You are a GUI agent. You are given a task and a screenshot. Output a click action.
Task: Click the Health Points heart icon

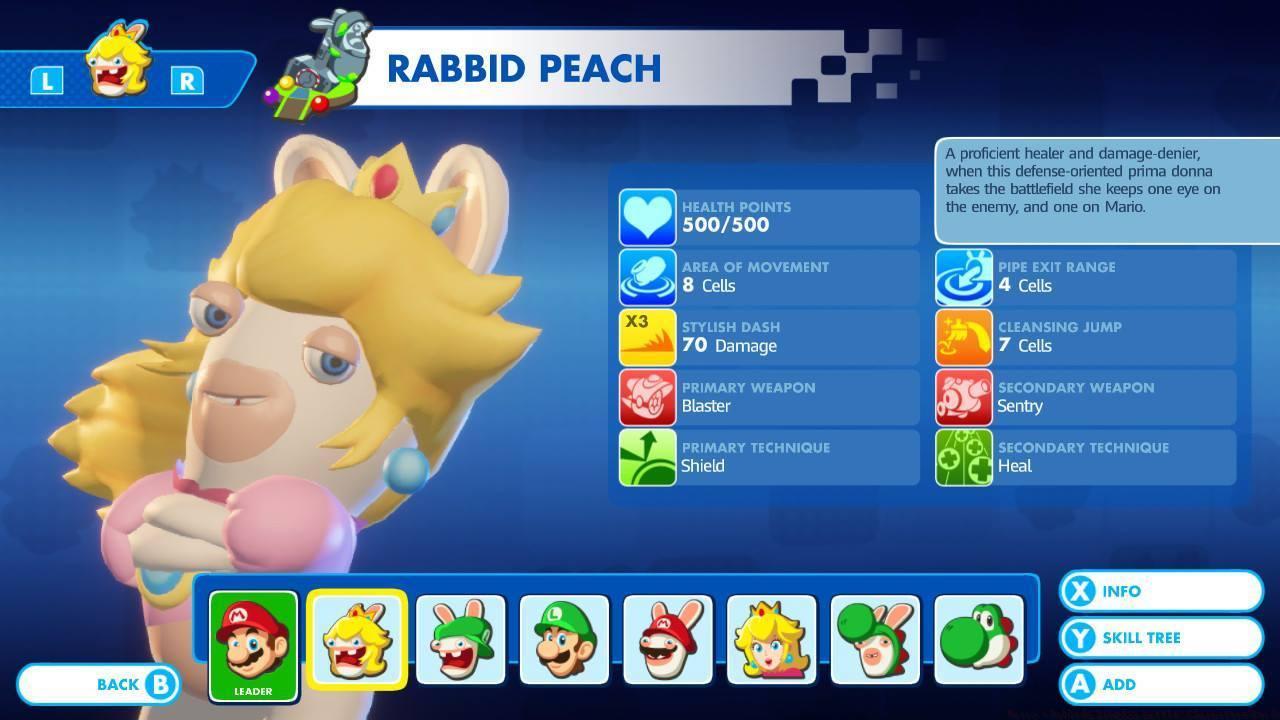646,216
